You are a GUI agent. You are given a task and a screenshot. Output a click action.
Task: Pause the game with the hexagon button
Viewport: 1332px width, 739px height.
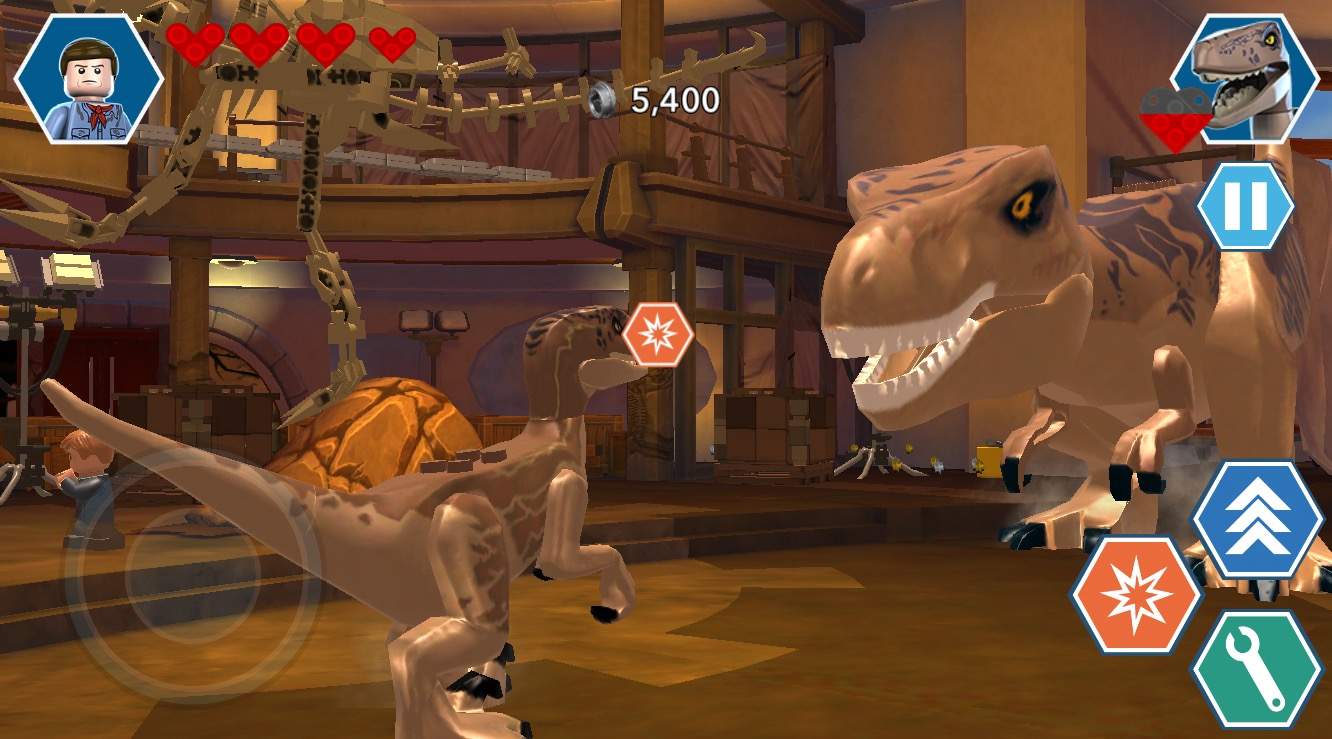click(1245, 206)
